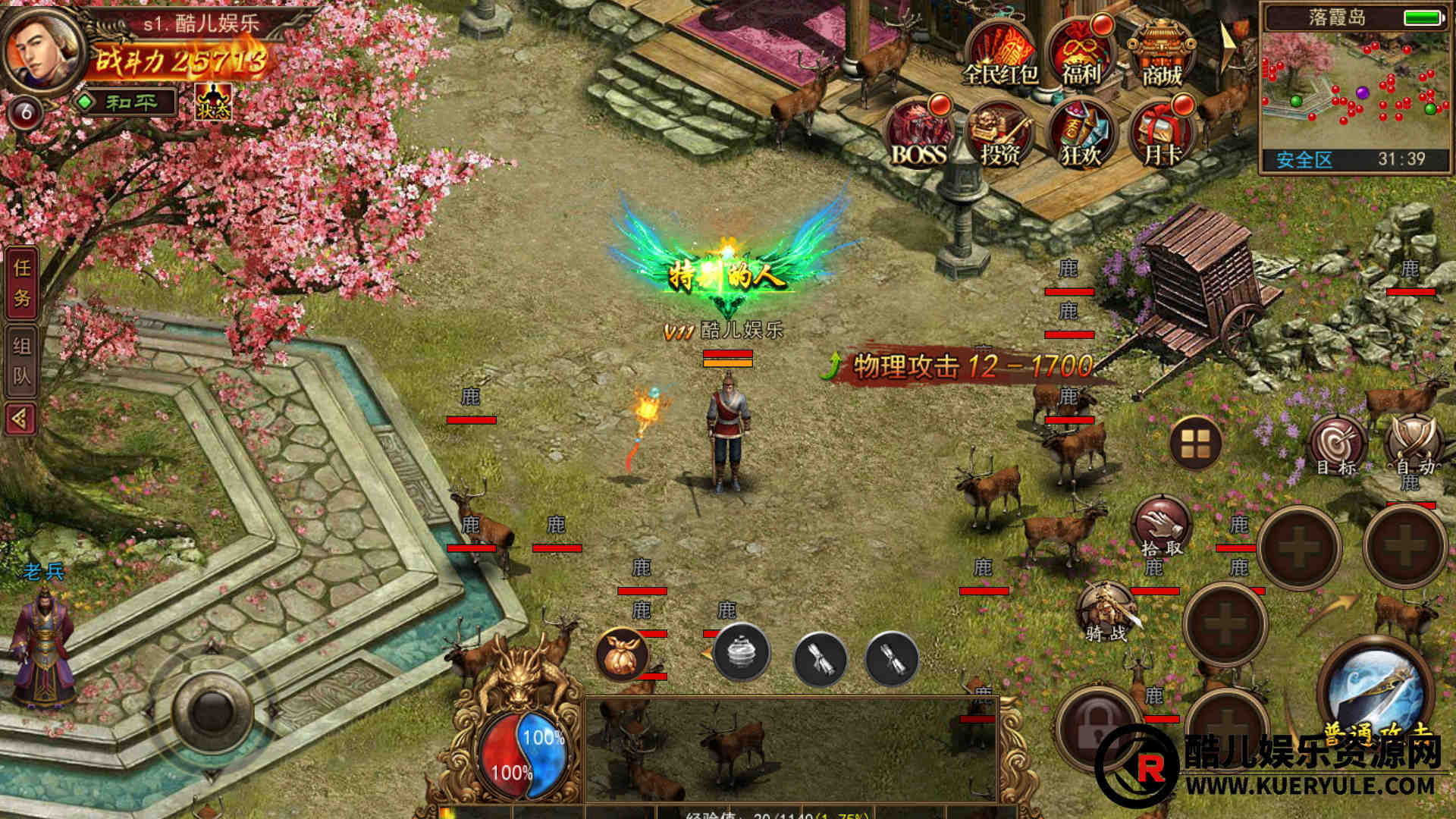Open the four-square grid menu button
1456x819 pixels.
coord(1195,444)
